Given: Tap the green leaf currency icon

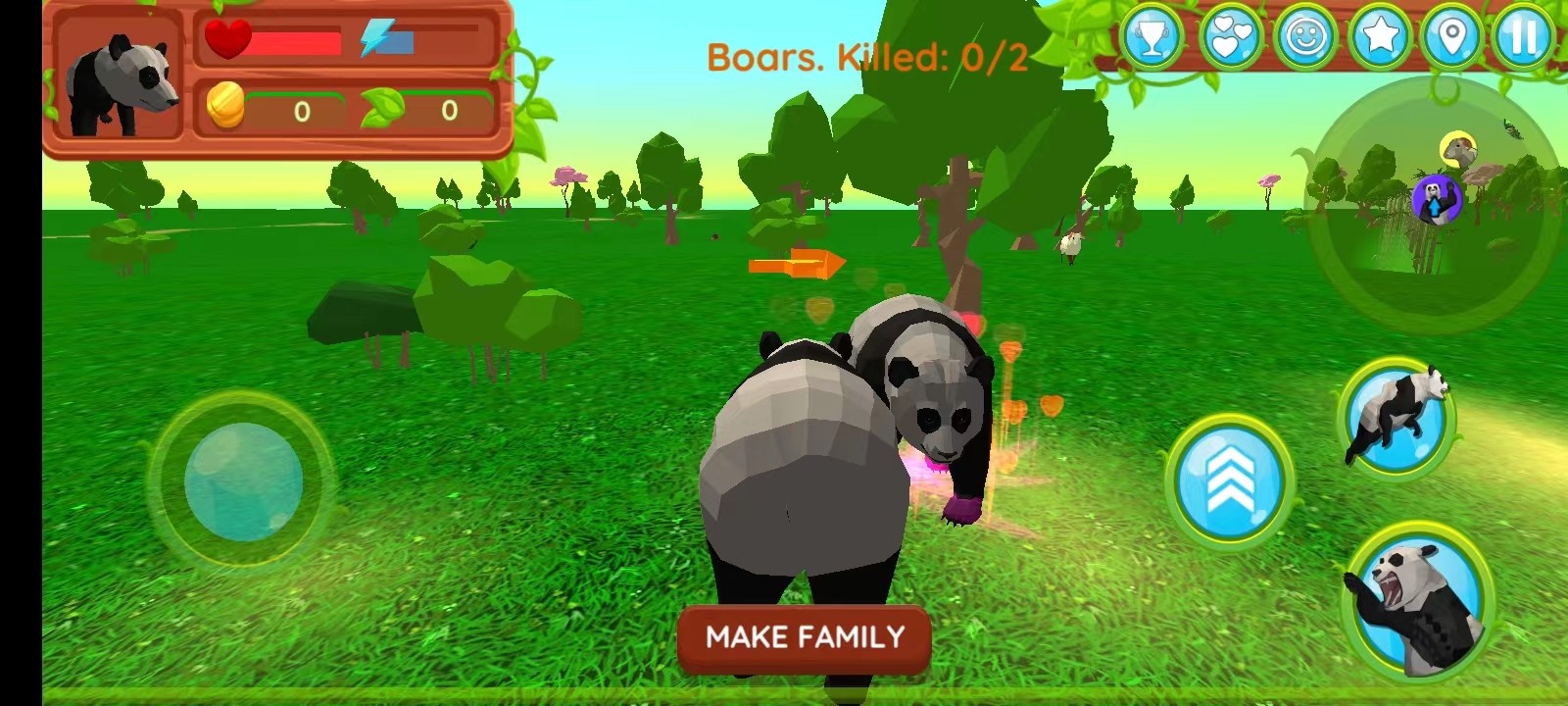Looking at the screenshot, I should [382, 108].
